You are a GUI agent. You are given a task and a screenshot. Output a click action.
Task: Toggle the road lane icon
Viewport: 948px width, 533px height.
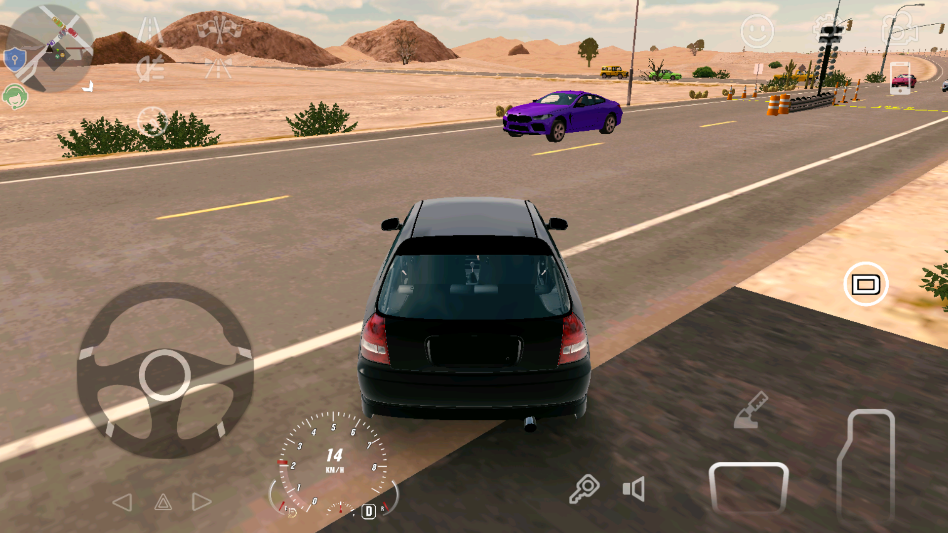151,30
